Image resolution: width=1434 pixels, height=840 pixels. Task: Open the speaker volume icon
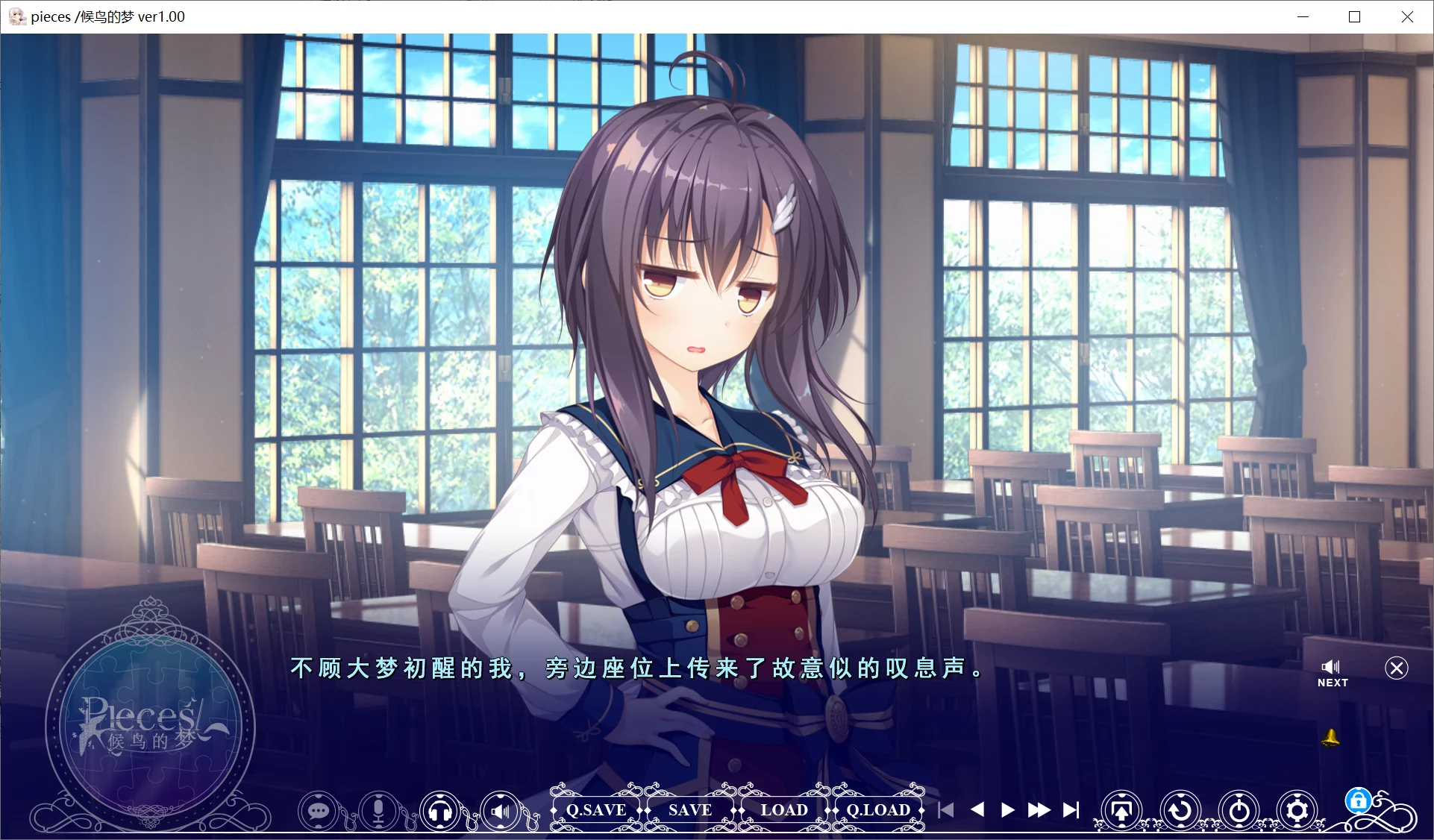coord(501,810)
